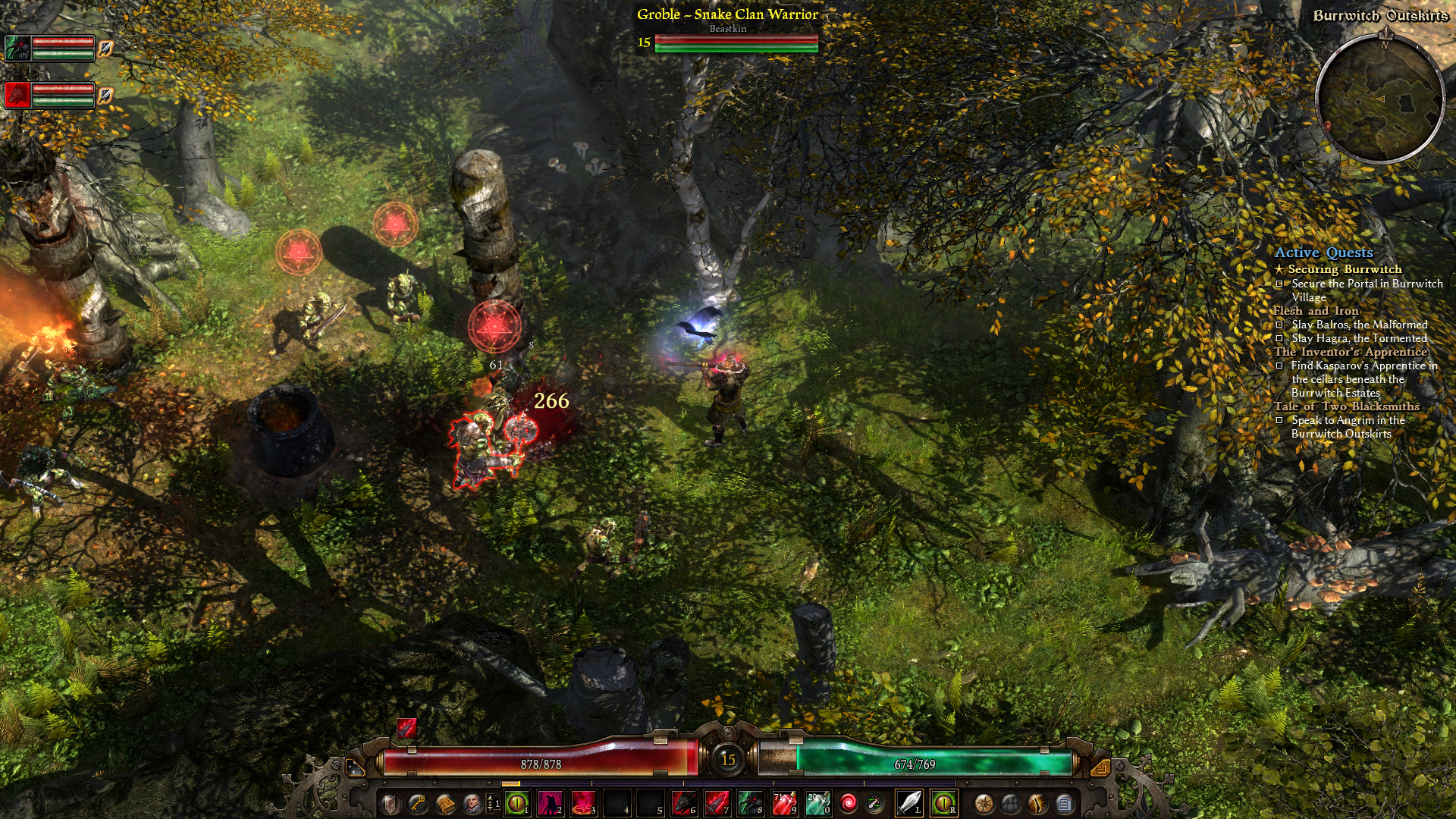
Task: Summon the raven from slot 8
Action: [x=750, y=803]
